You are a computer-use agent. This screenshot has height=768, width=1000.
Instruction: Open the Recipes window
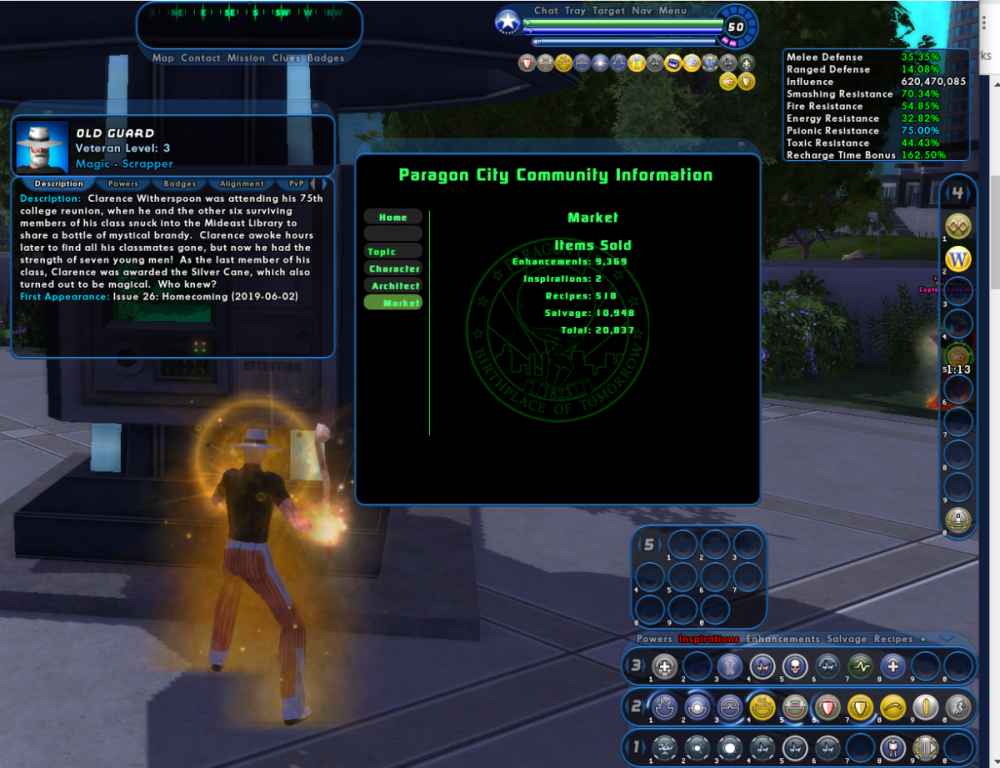[x=893, y=639]
